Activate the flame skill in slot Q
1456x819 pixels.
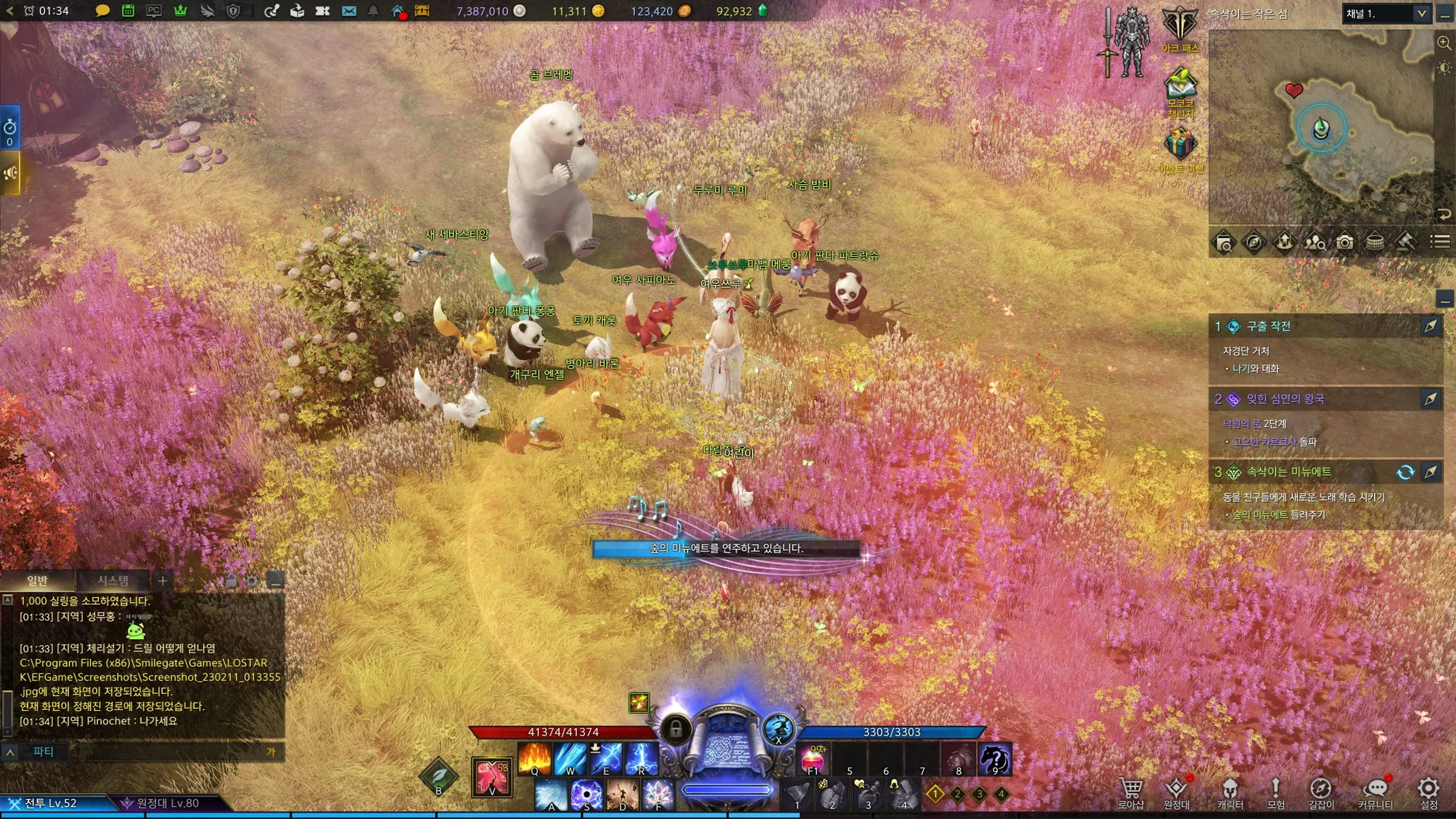click(535, 759)
